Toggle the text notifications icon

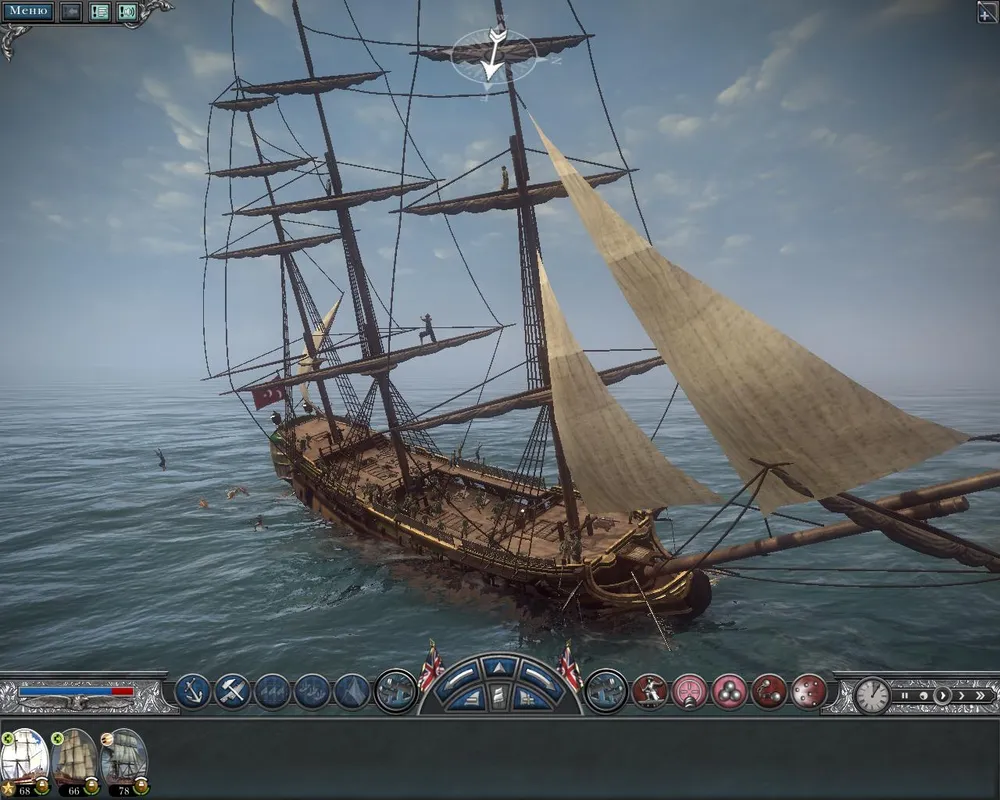pyautogui.click(x=100, y=12)
